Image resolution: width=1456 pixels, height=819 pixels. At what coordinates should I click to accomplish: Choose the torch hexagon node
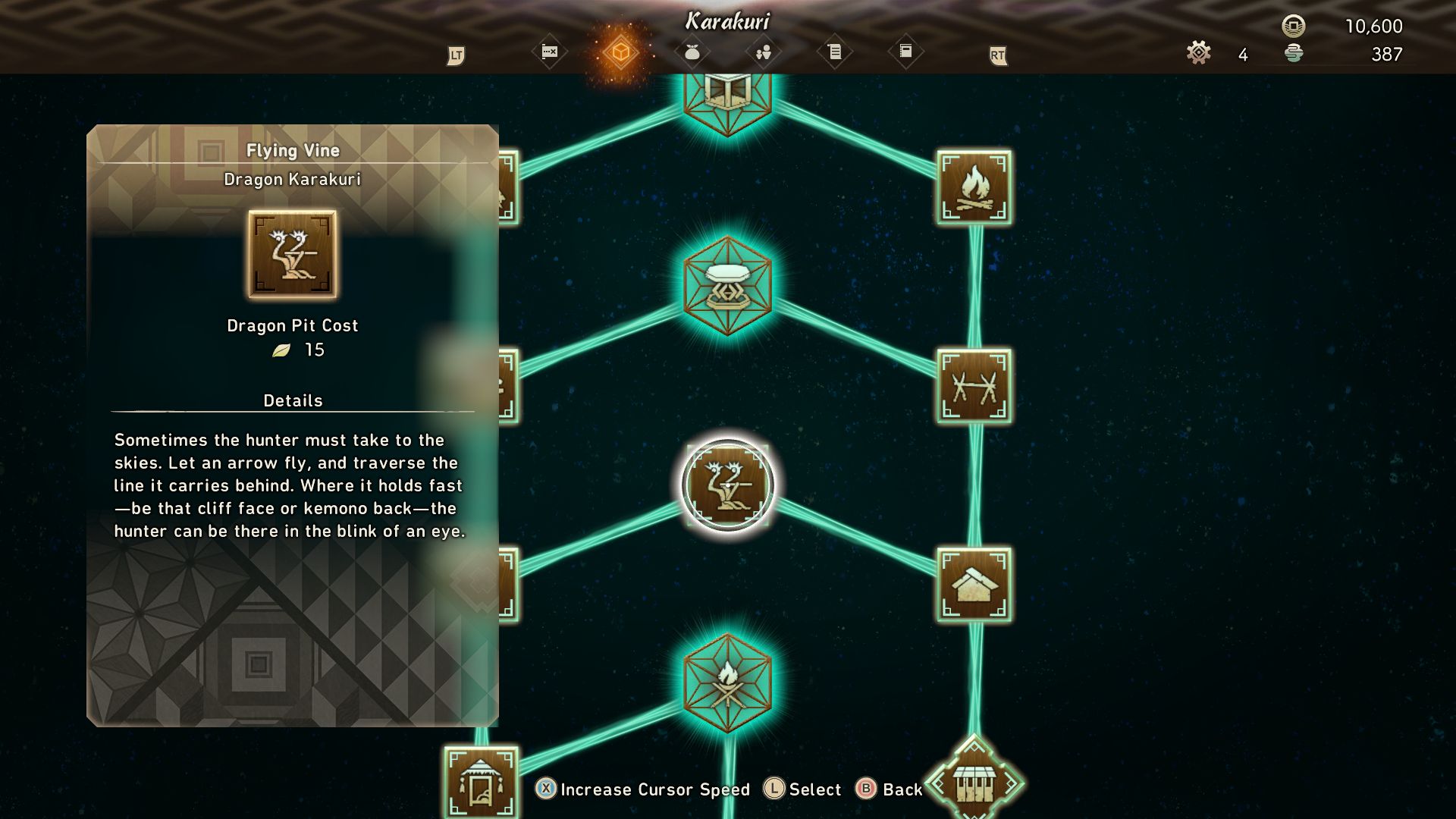pos(727,682)
